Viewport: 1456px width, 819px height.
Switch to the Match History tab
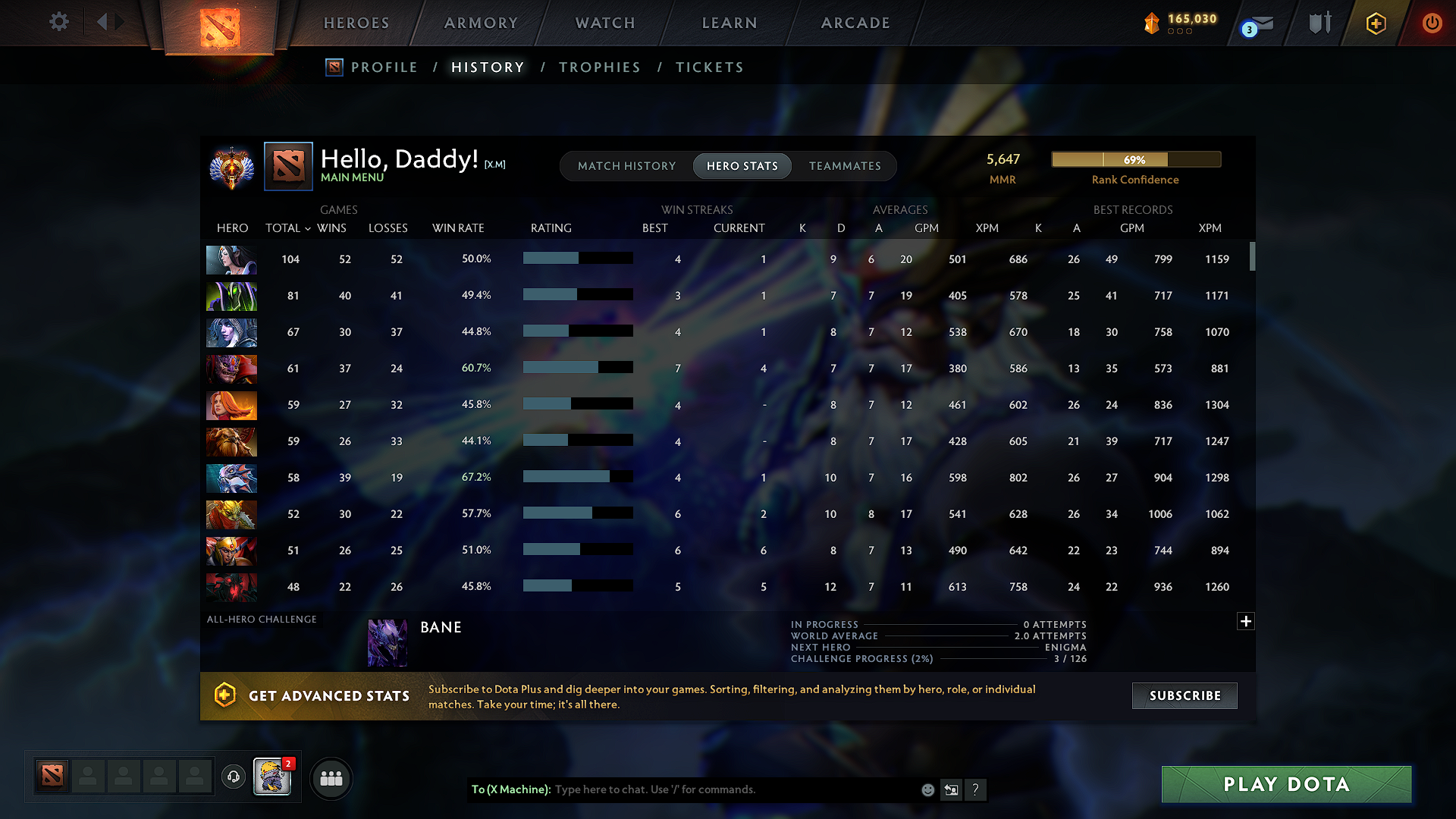(626, 166)
